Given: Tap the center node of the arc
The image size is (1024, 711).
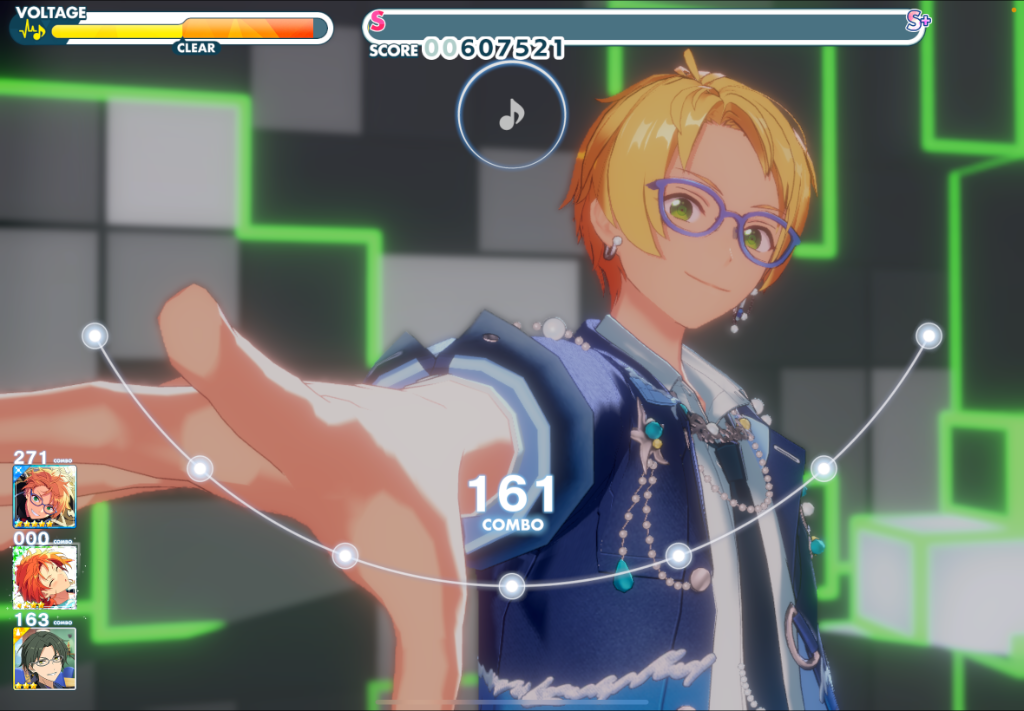Looking at the screenshot, I should 512,586.
